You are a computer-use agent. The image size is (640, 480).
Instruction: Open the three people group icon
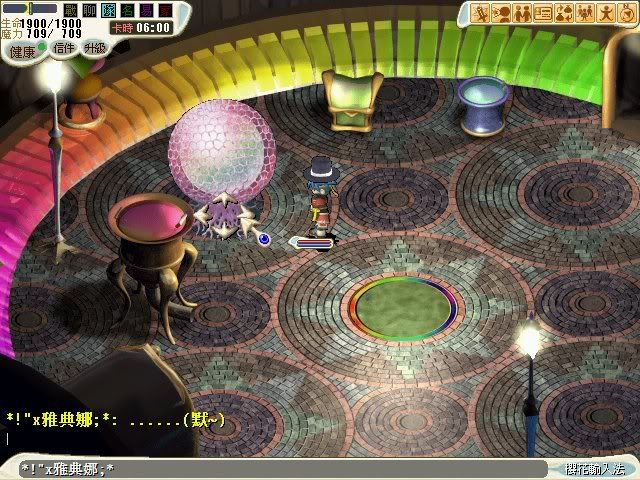[587, 13]
